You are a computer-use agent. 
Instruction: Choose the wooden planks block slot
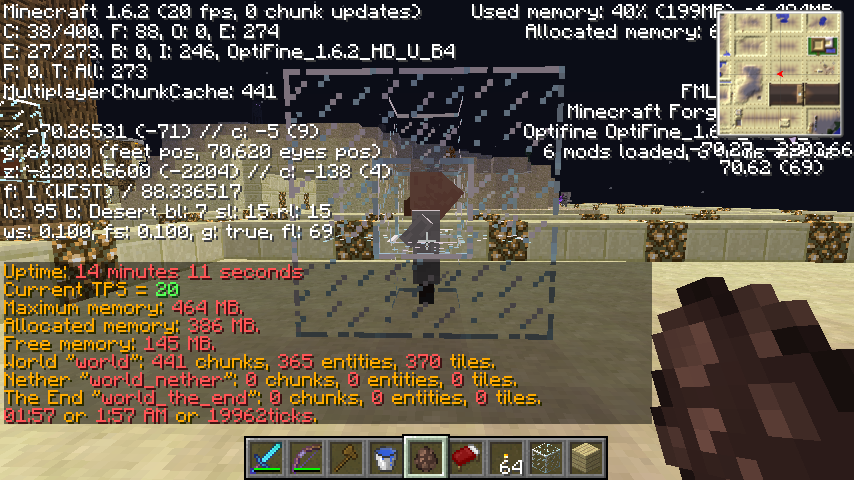point(585,459)
